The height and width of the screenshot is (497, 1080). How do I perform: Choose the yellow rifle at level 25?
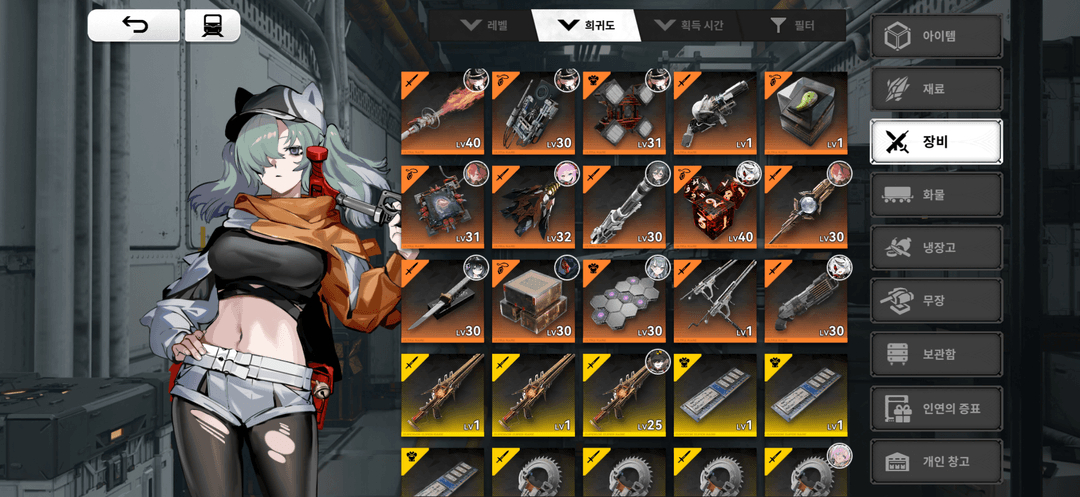pyautogui.click(x=624, y=396)
